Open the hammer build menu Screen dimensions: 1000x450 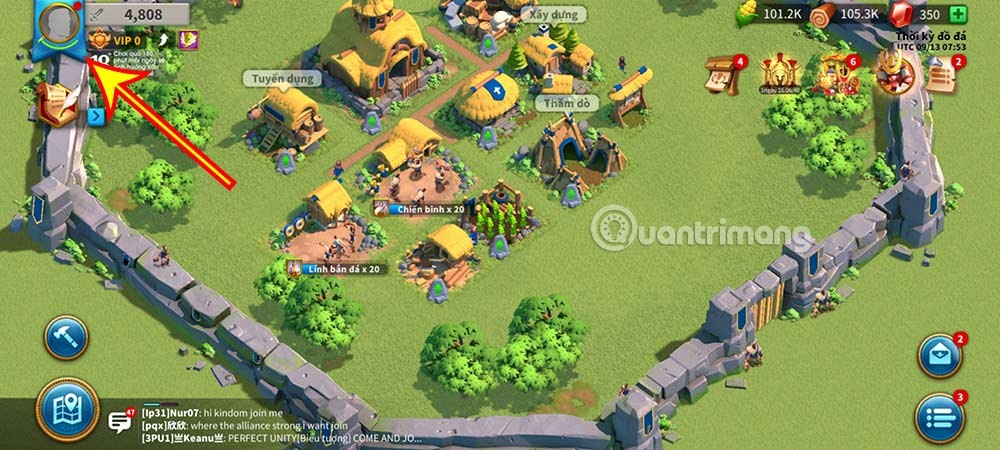[x=66, y=339]
